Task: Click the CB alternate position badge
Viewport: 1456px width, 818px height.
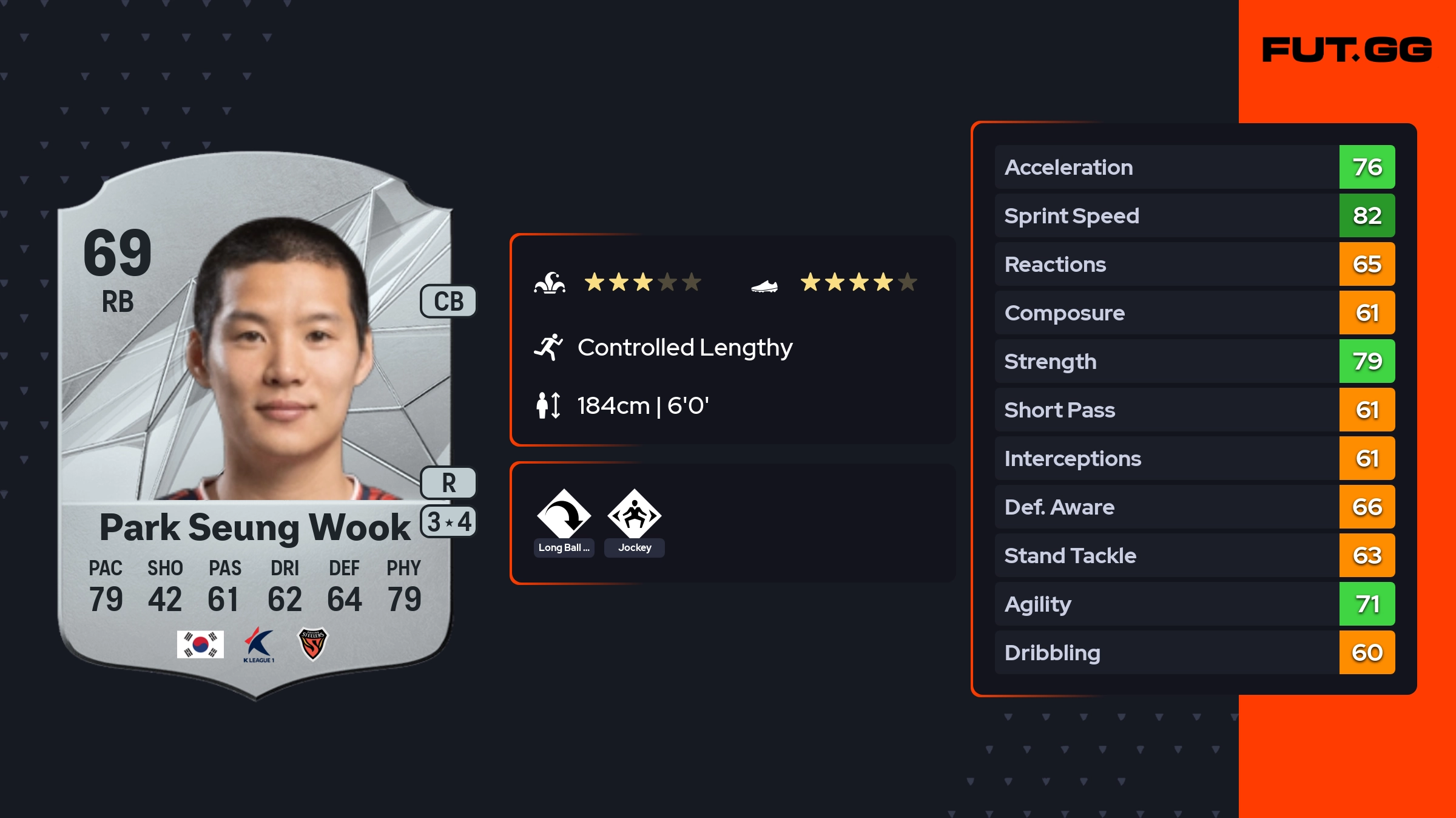Action: [x=448, y=301]
